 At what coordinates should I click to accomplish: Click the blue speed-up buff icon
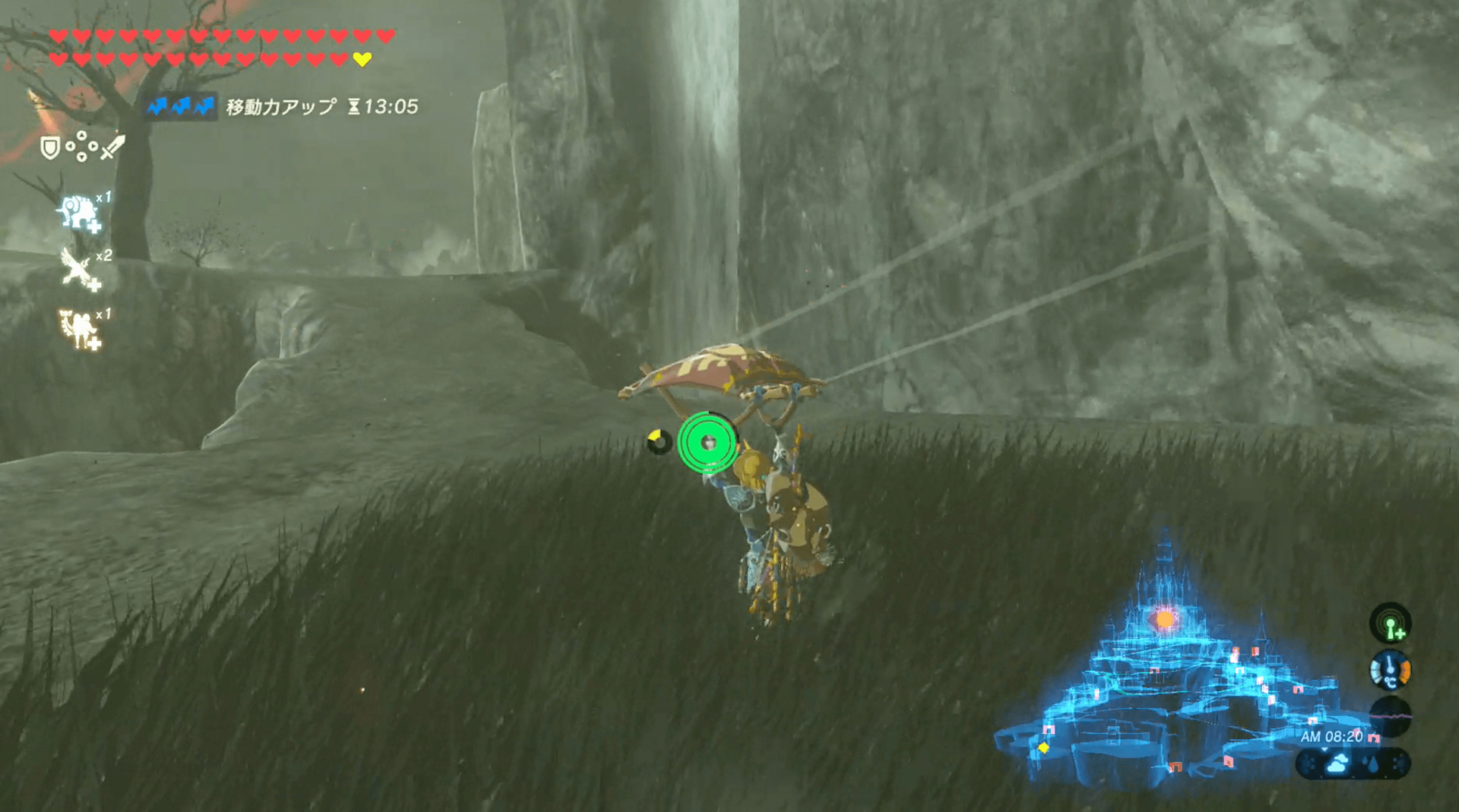(181, 107)
